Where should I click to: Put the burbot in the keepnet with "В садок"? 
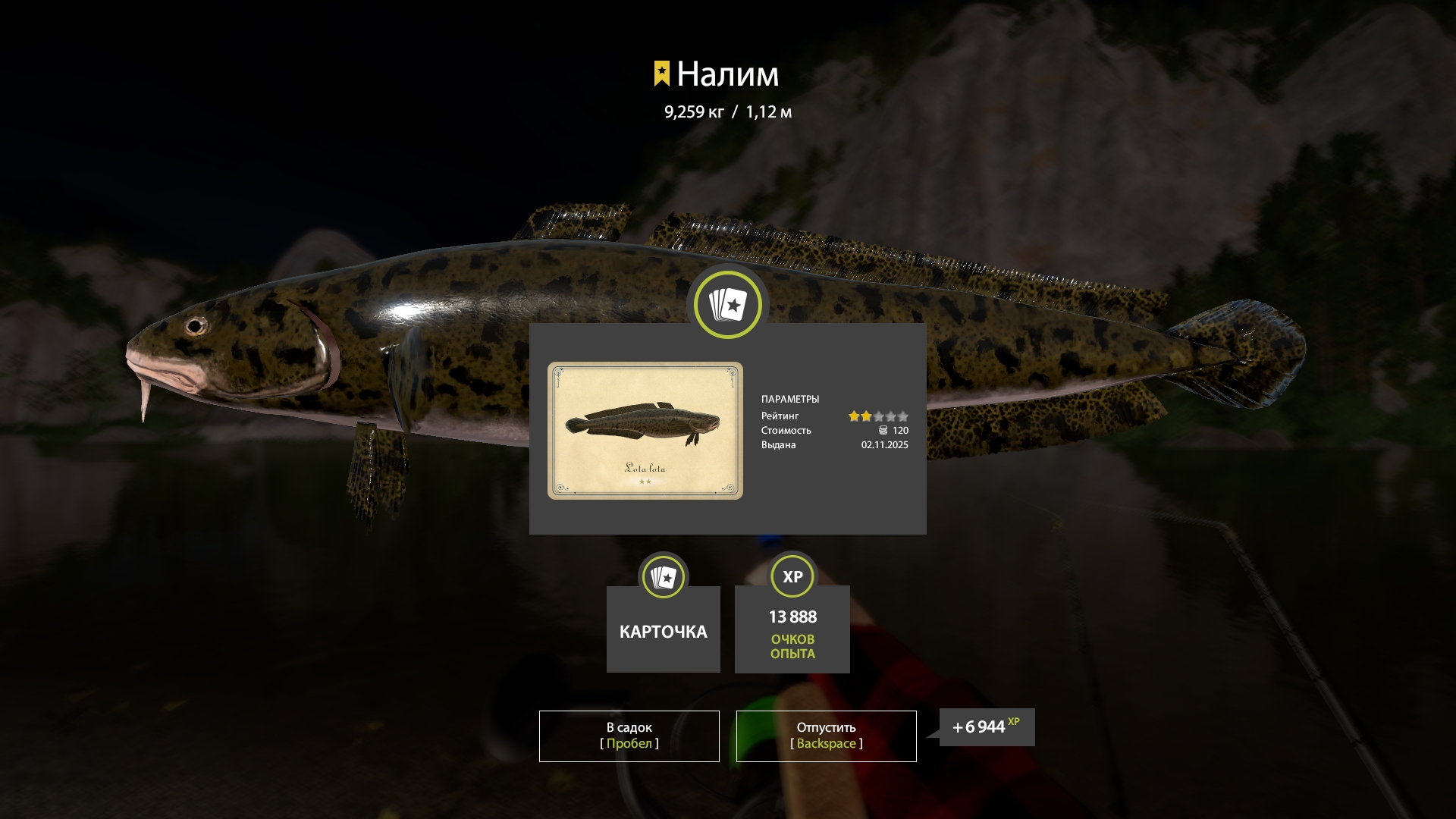click(x=629, y=736)
